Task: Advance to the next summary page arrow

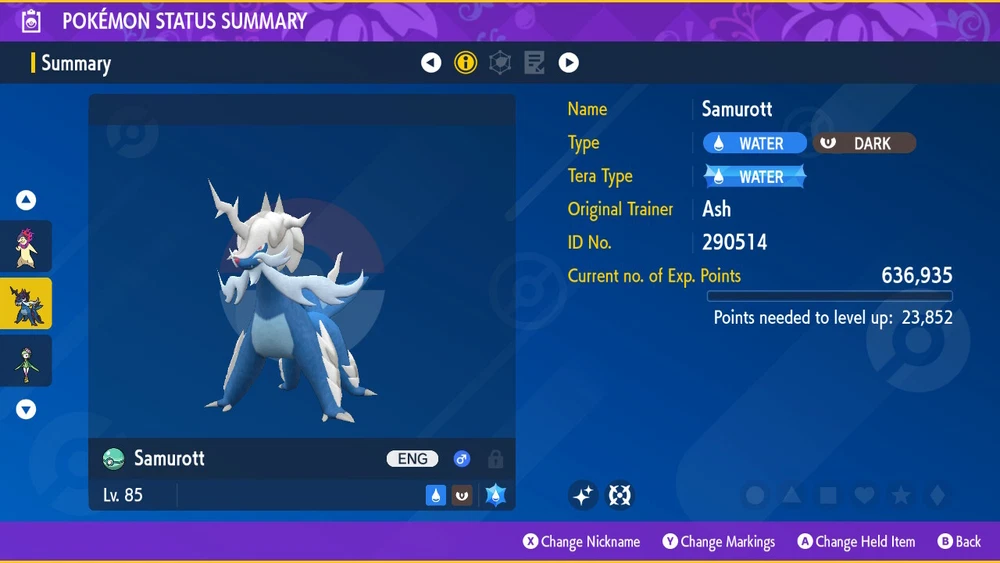Action: pos(568,63)
